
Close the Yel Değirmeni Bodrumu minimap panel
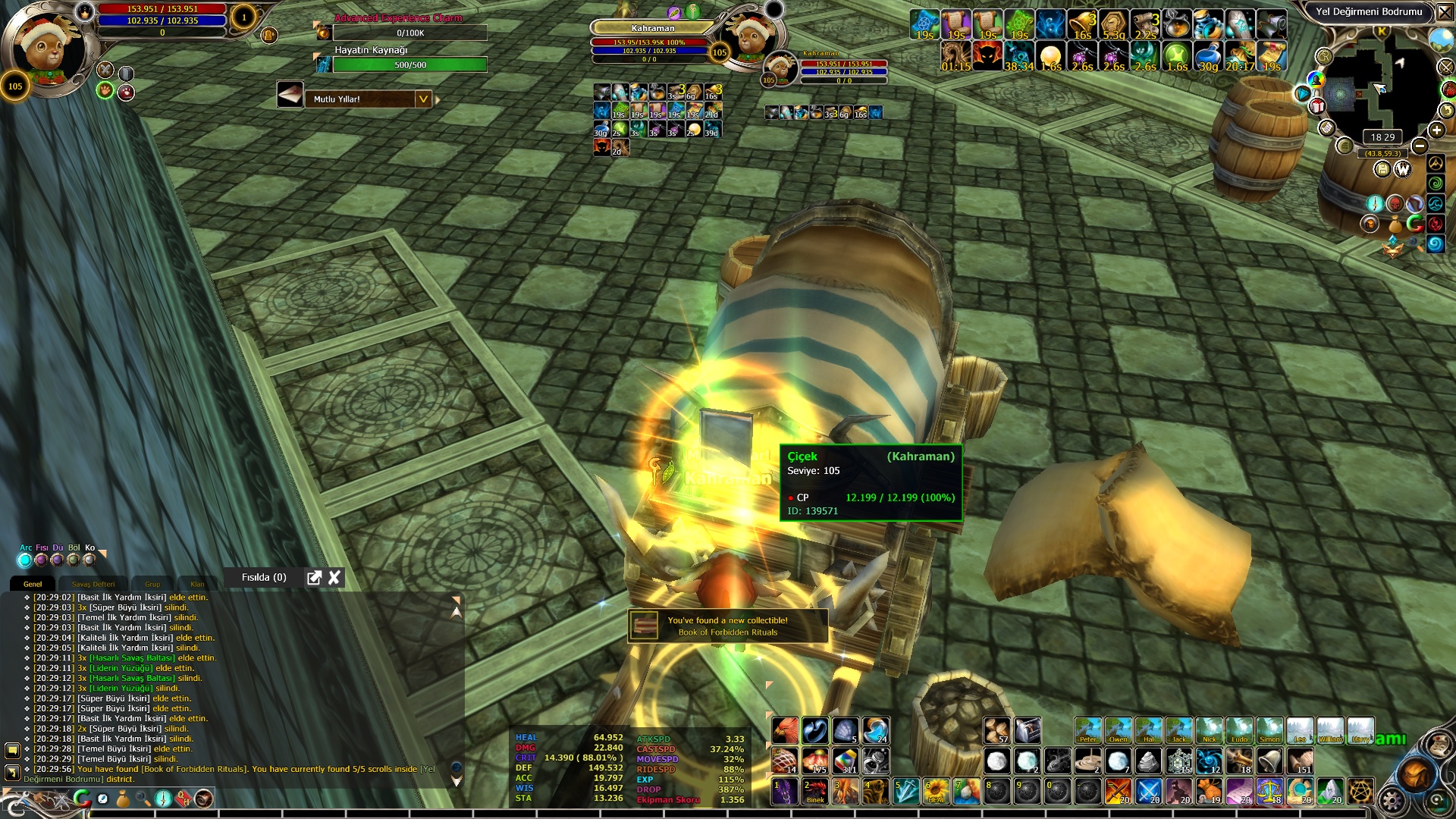(1445, 12)
